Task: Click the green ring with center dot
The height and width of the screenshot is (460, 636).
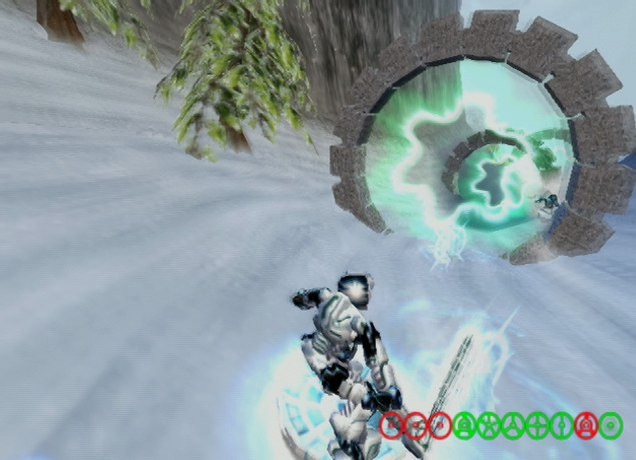Action: pyautogui.click(x=610, y=426)
